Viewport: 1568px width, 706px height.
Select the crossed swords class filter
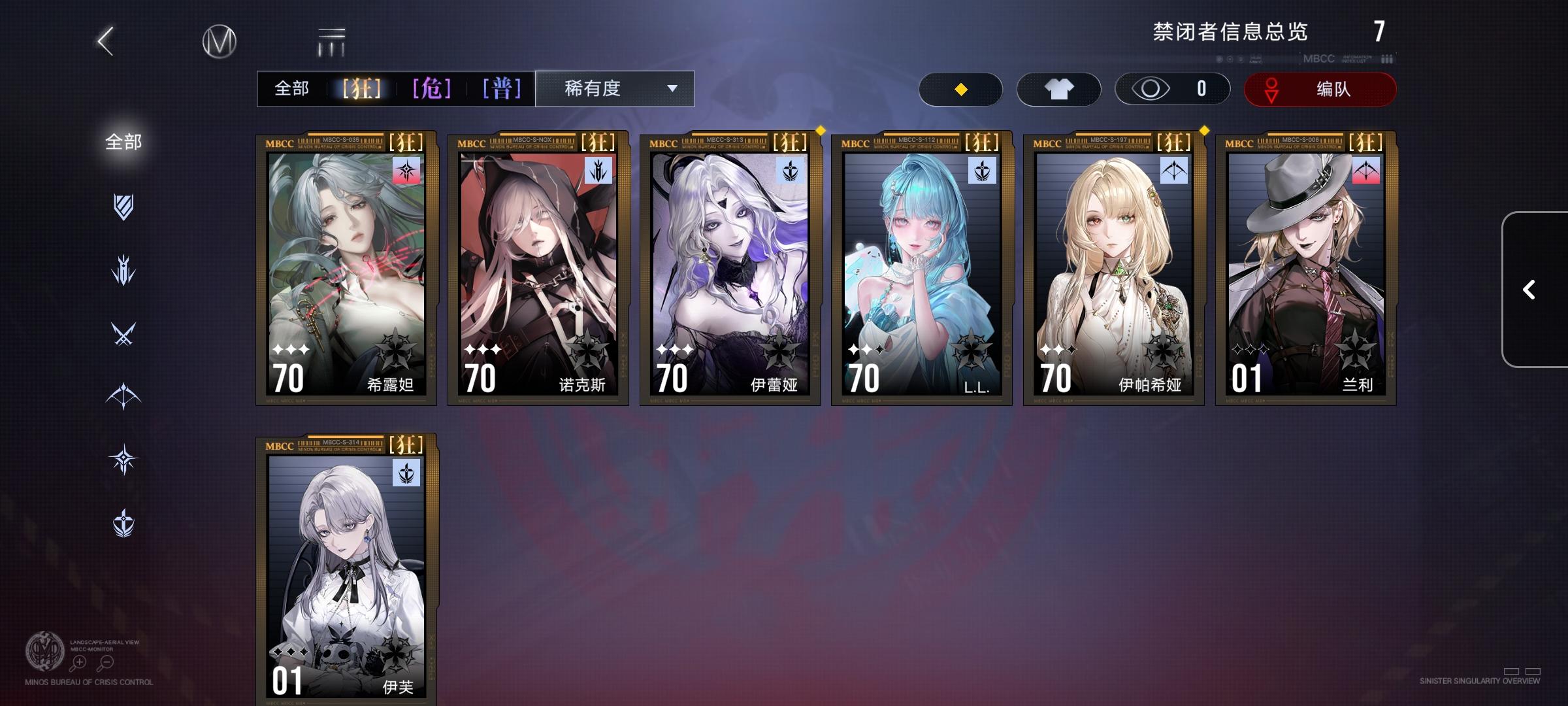coord(124,335)
